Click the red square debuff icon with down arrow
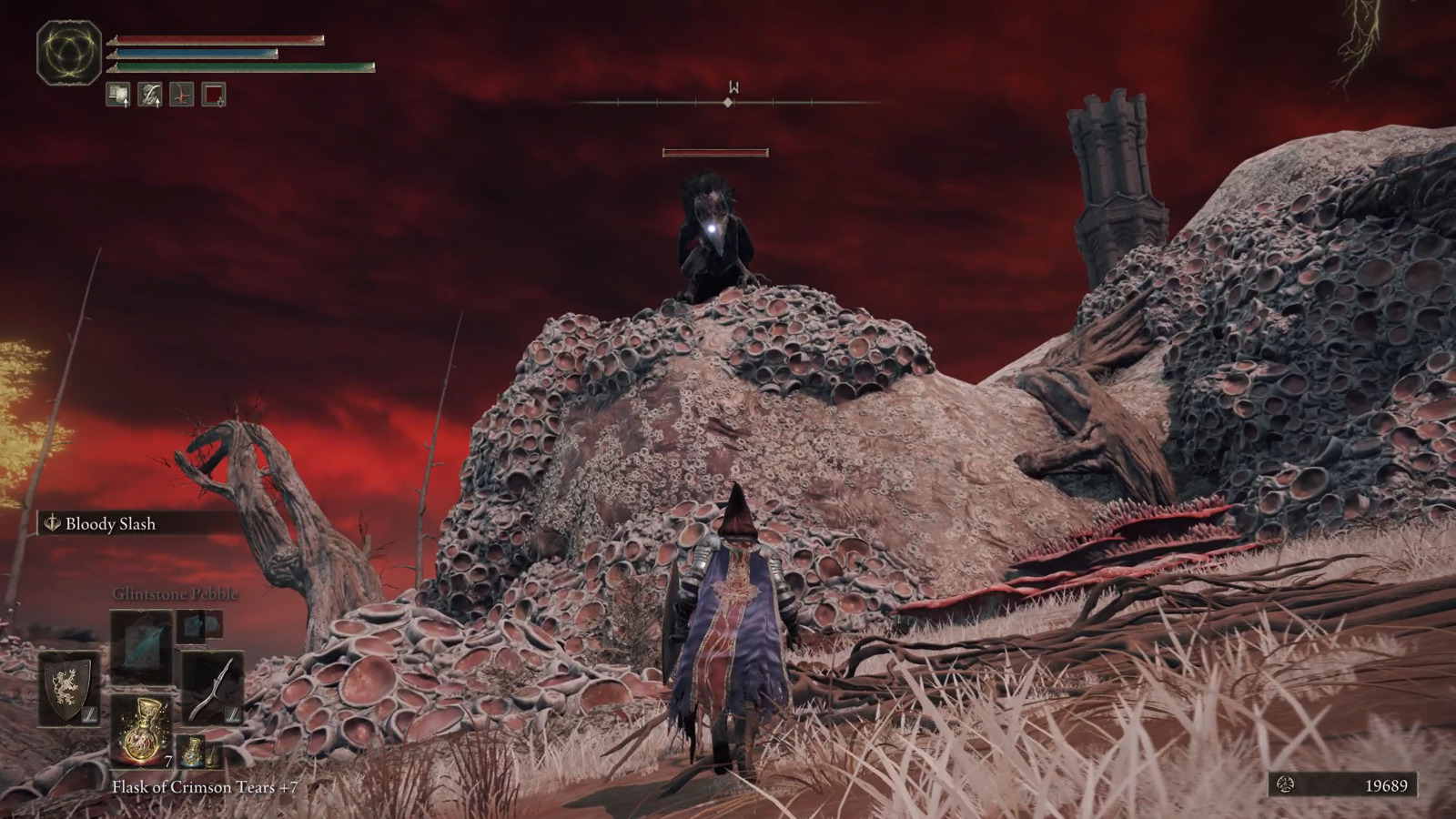The height and width of the screenshot is (819, 1456). pos(213,94)
